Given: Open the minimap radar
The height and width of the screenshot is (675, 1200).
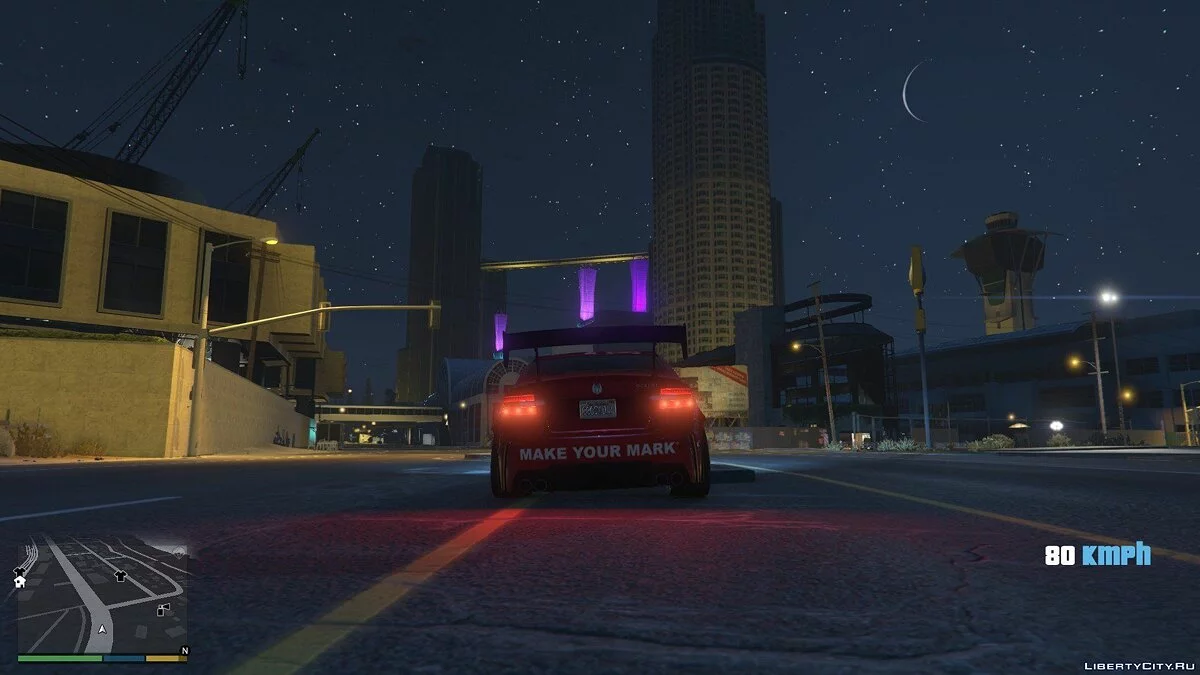Looking at the screenshot, I should (x=102, y=597).
